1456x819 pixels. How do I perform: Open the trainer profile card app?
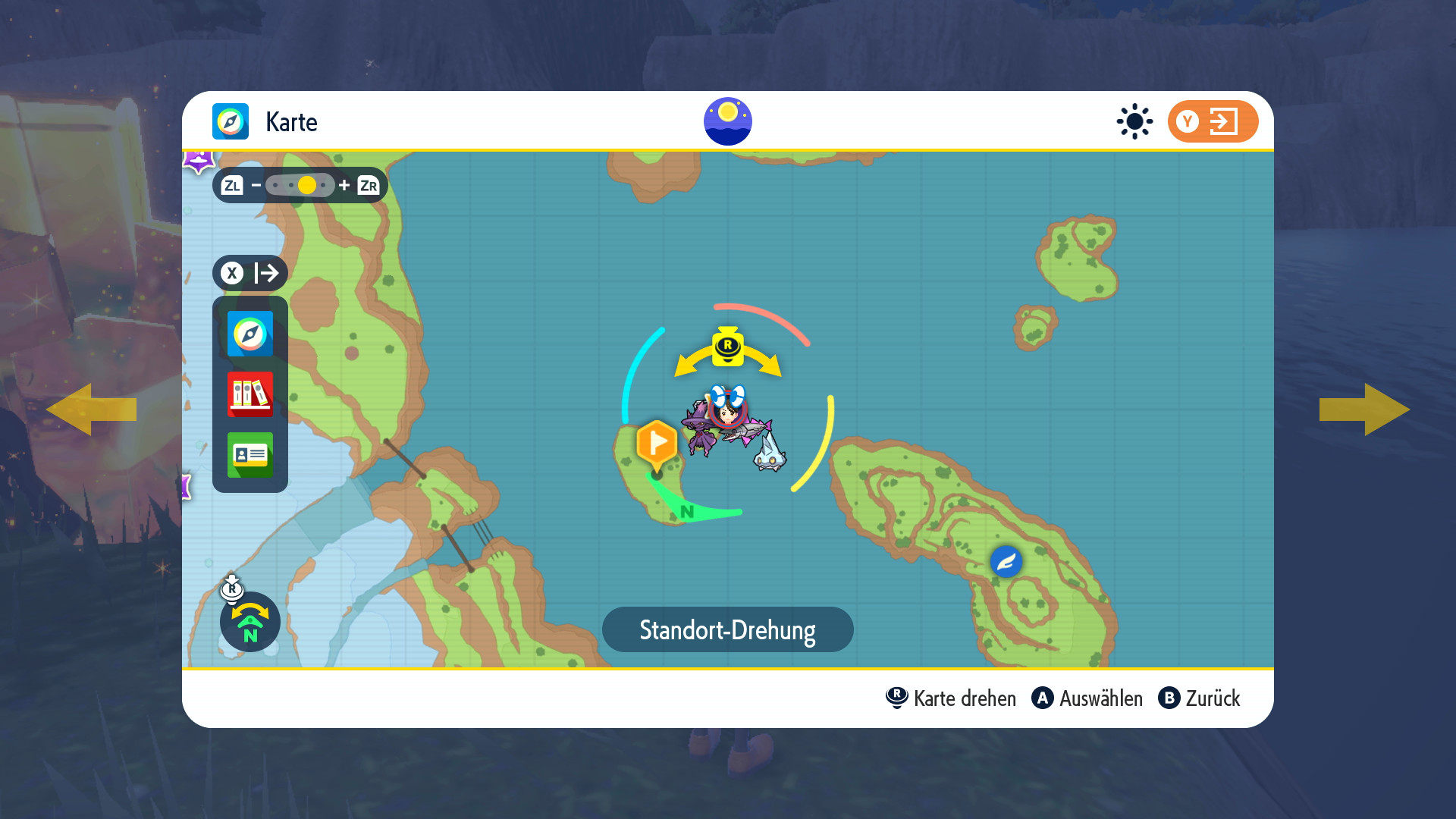tap(250, 455)
